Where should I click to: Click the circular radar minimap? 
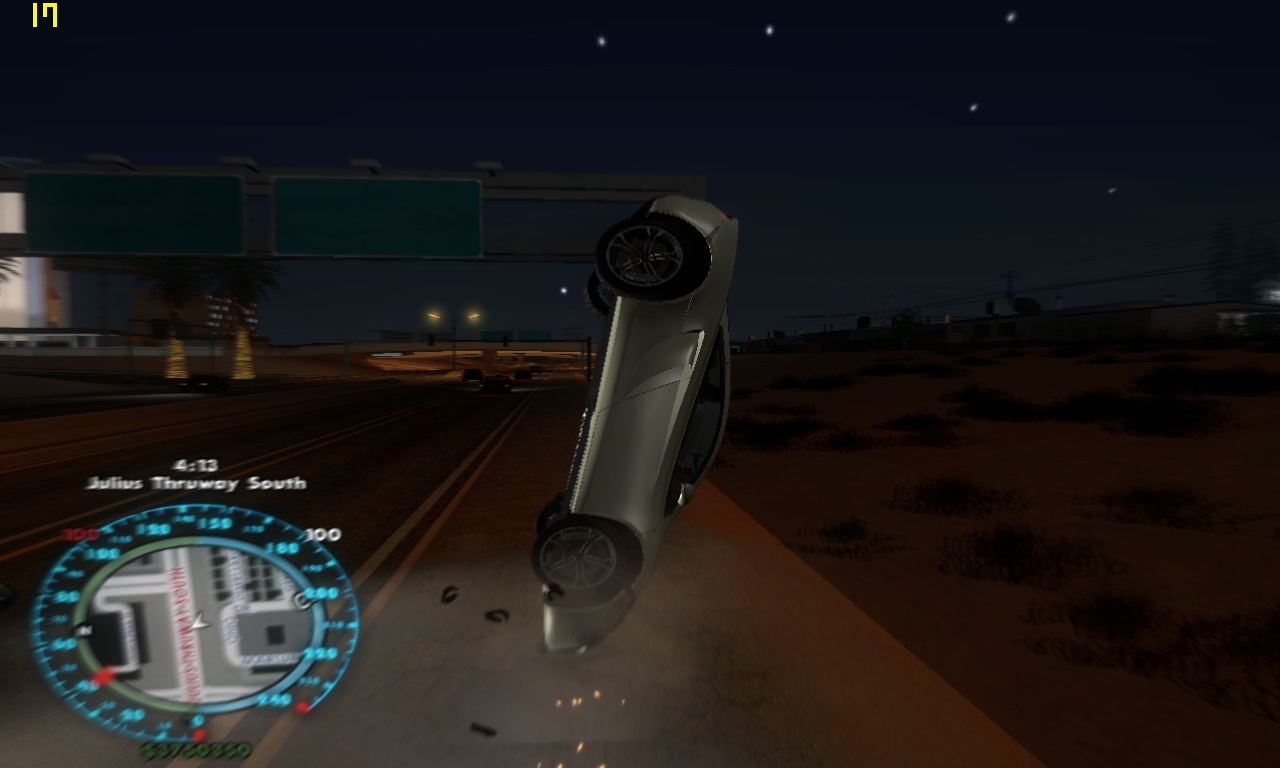click(x=196, y=624)
